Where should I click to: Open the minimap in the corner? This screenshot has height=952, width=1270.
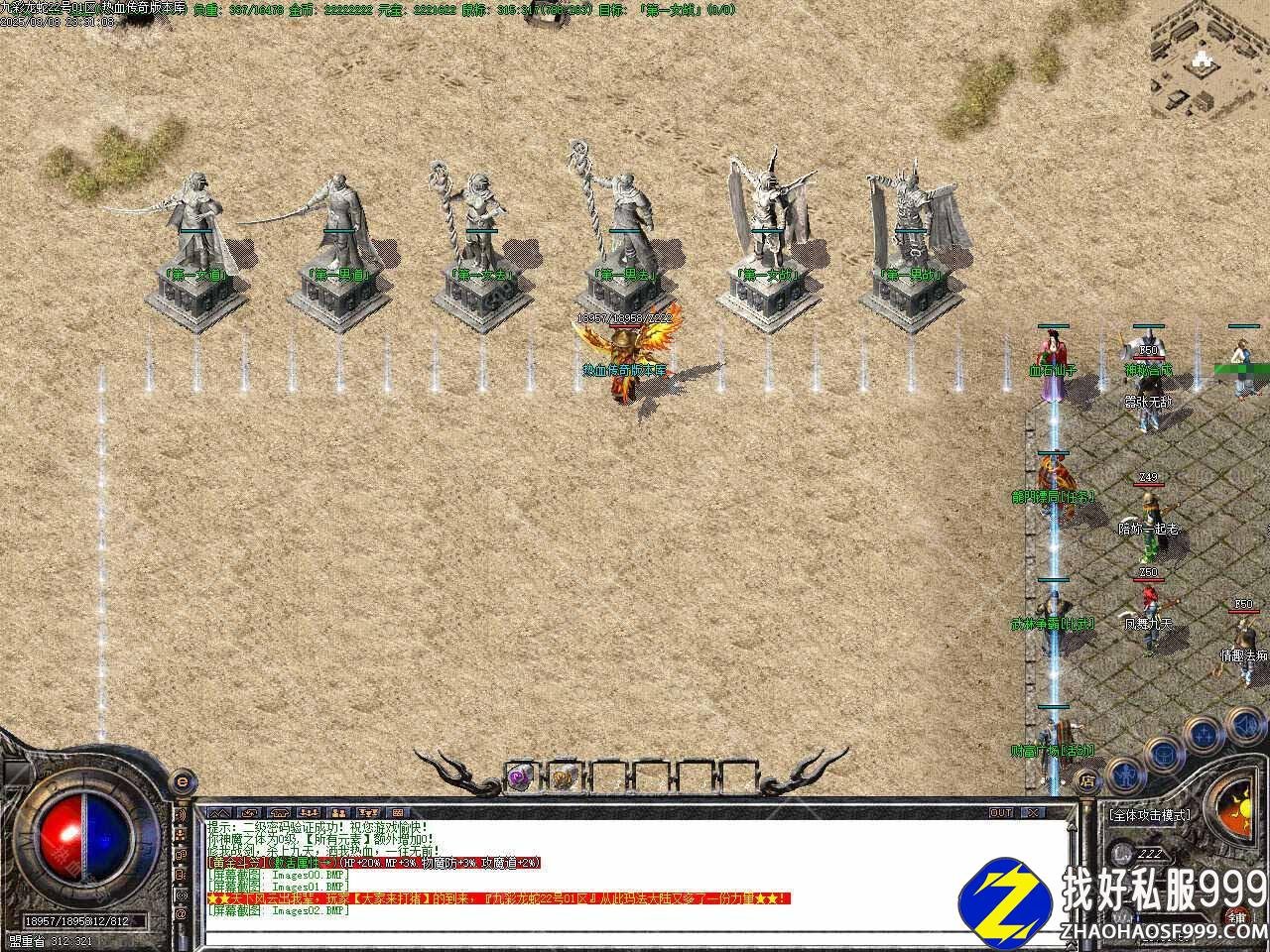coord(1206,58)
